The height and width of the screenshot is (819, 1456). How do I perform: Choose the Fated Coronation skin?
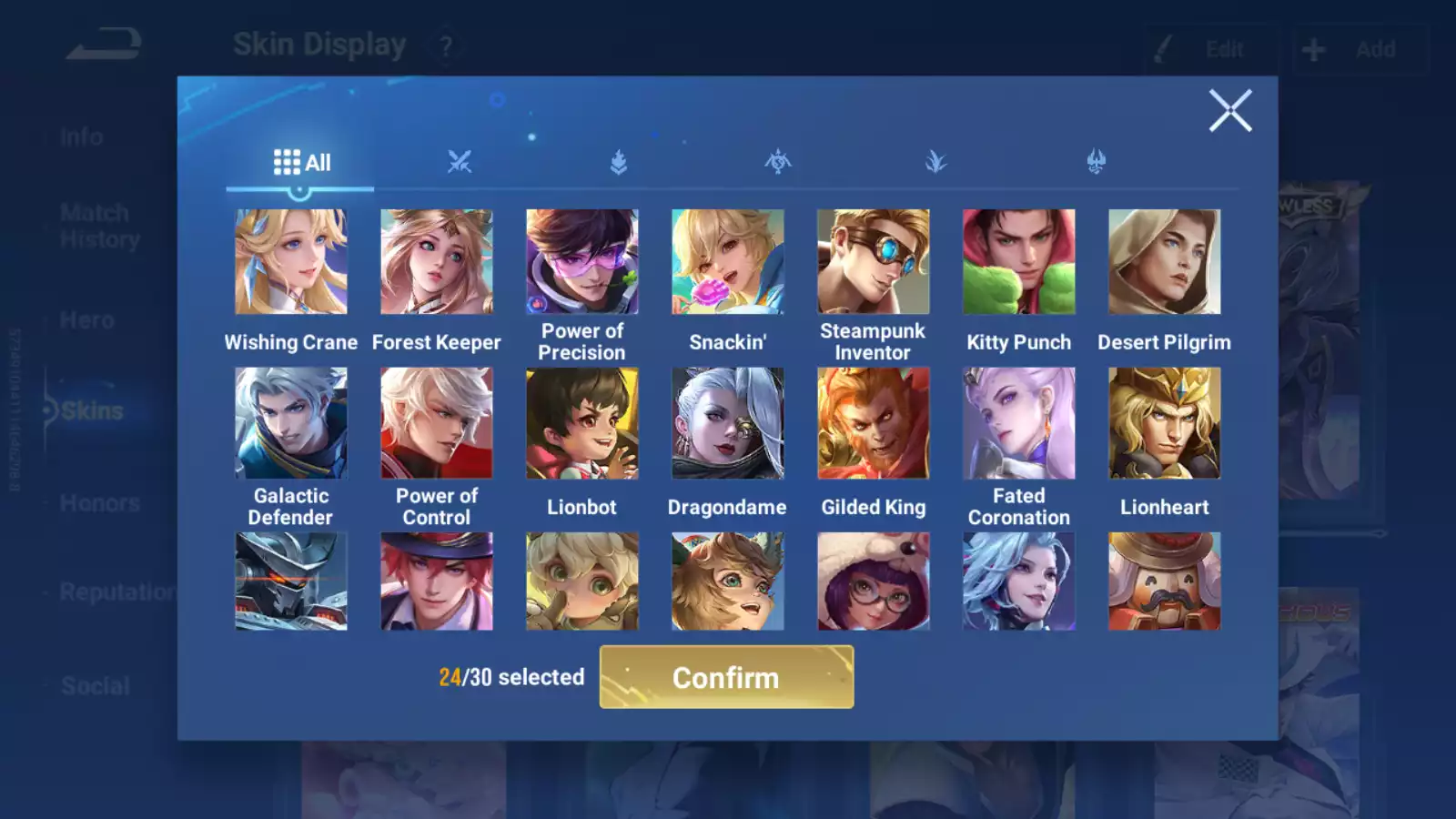point(1019,423)
